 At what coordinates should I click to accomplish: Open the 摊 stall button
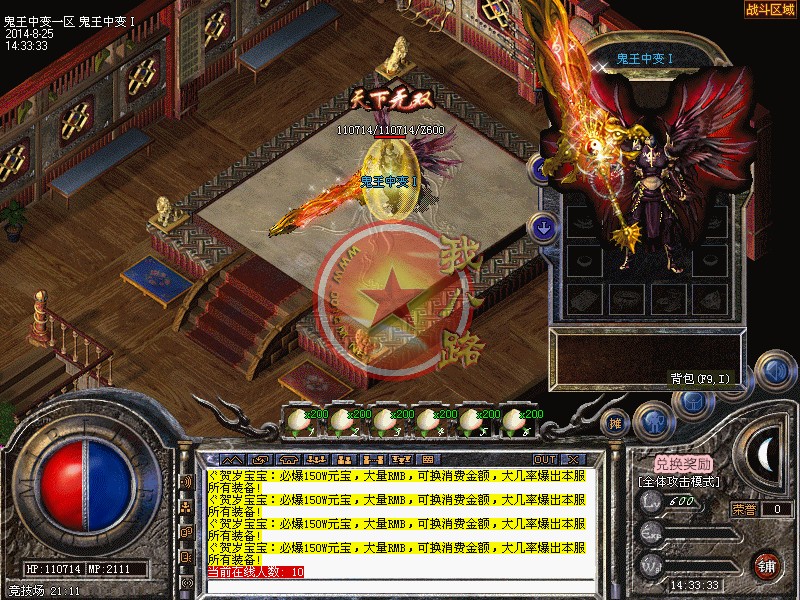click(617, 422)
